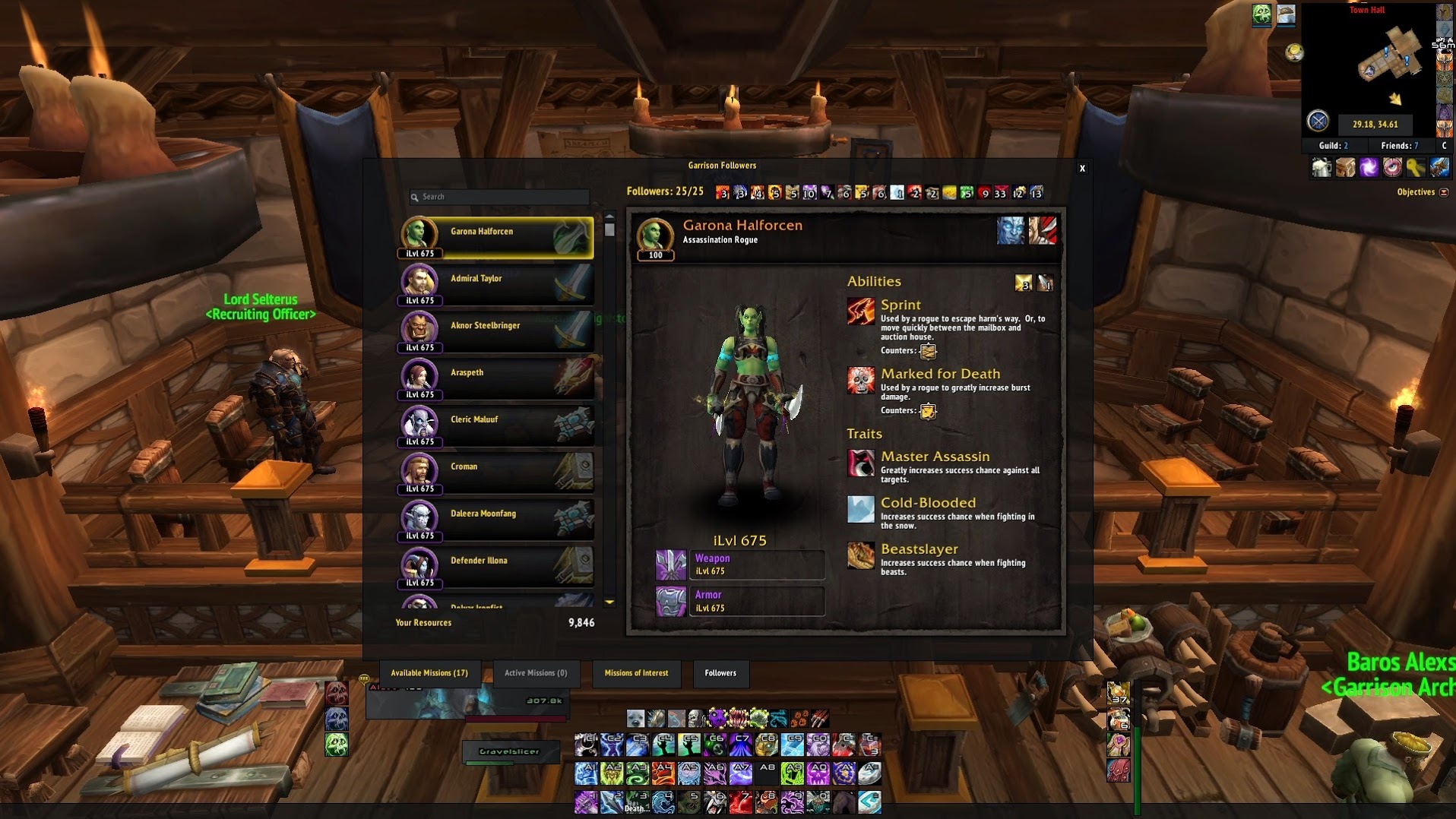
Task: Click Garona's Weapon item slot
Action: click(670, 564)
